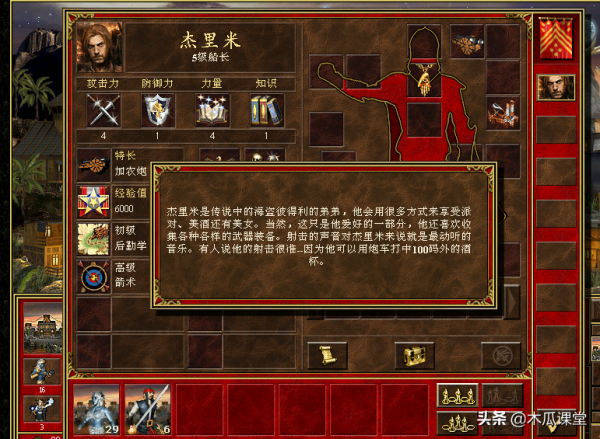Select the Spell Power skill icon
600x439 pixels.
pyautogui.click(x=212, y=110)
